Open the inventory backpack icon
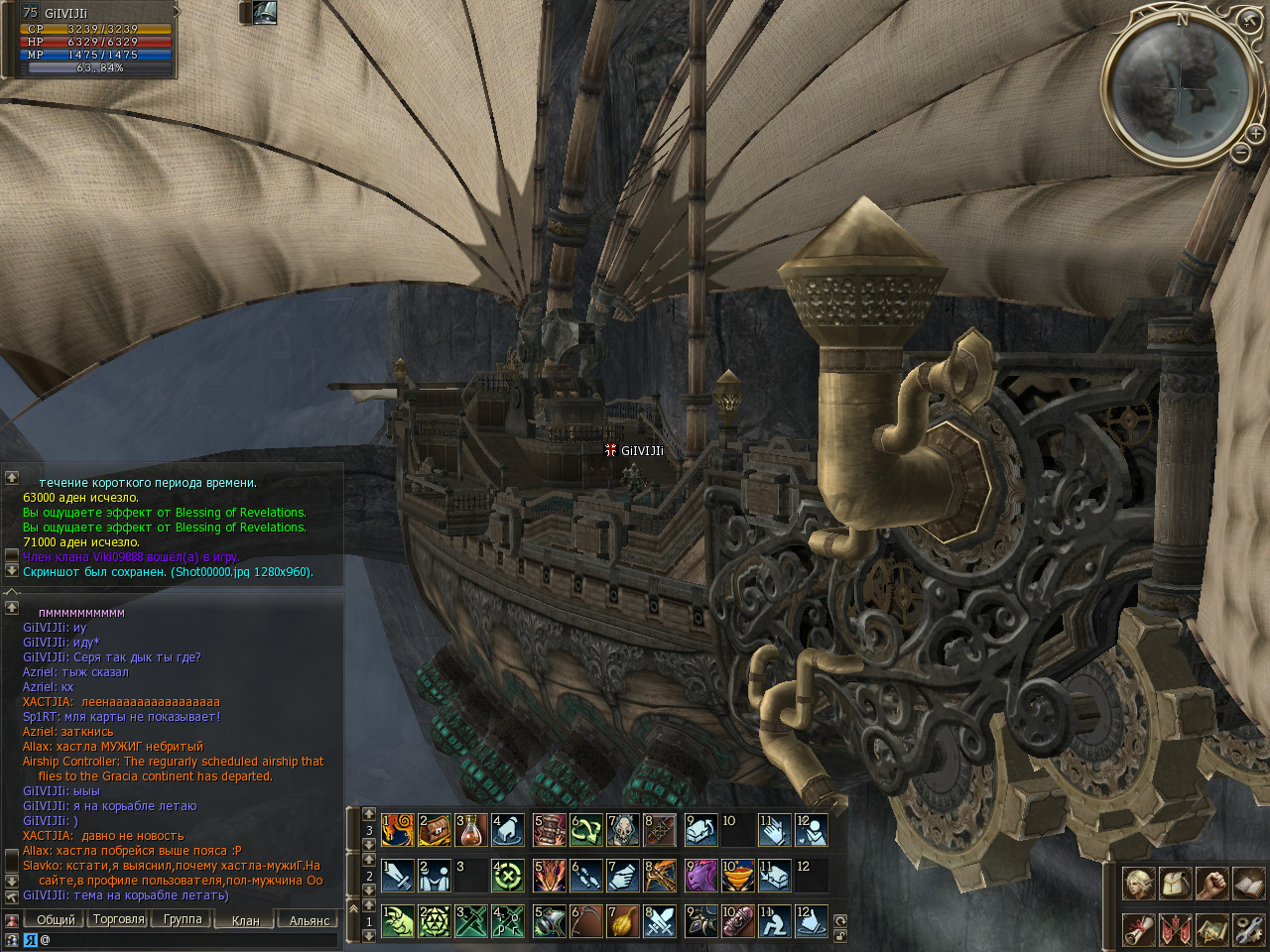Screen dimensions: 1270x952 1176,883
